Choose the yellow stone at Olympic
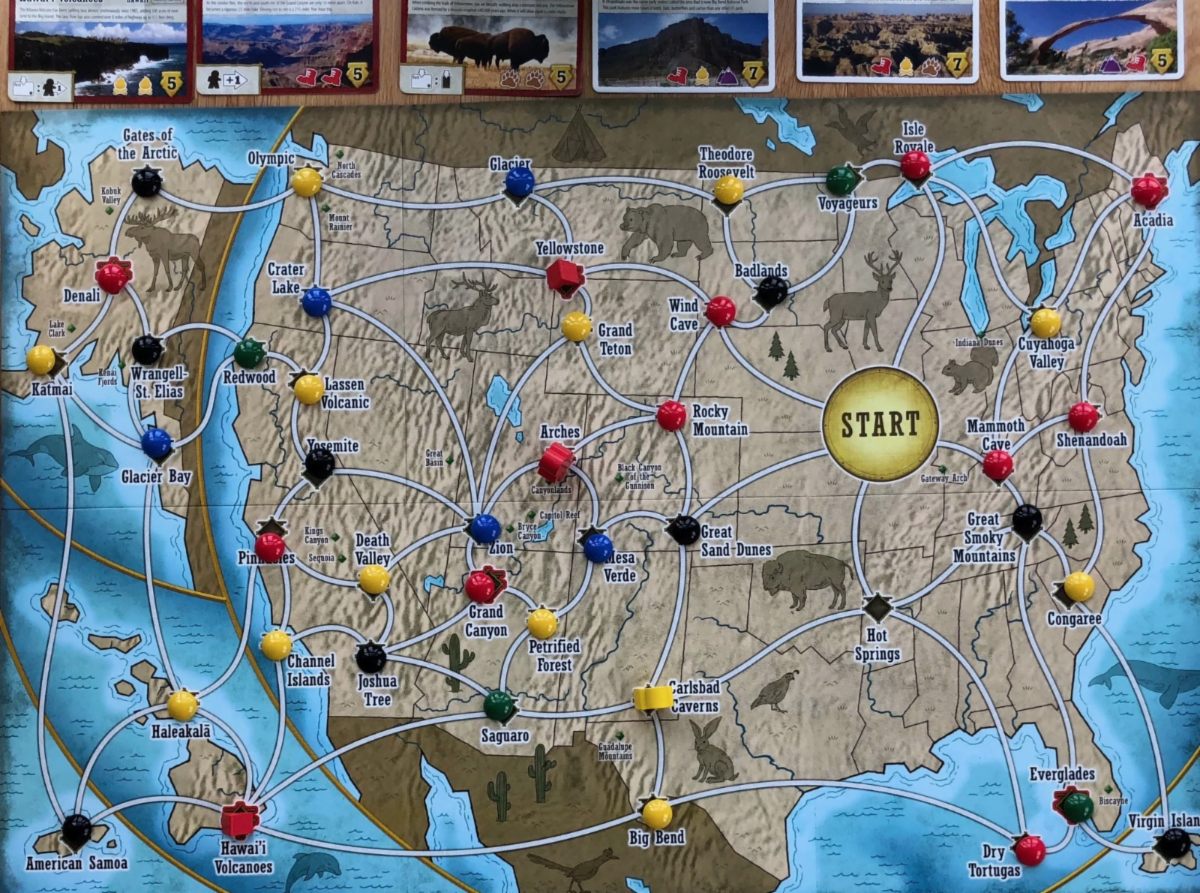This screenshot has height=893, width=1200. tap(307, 181)
